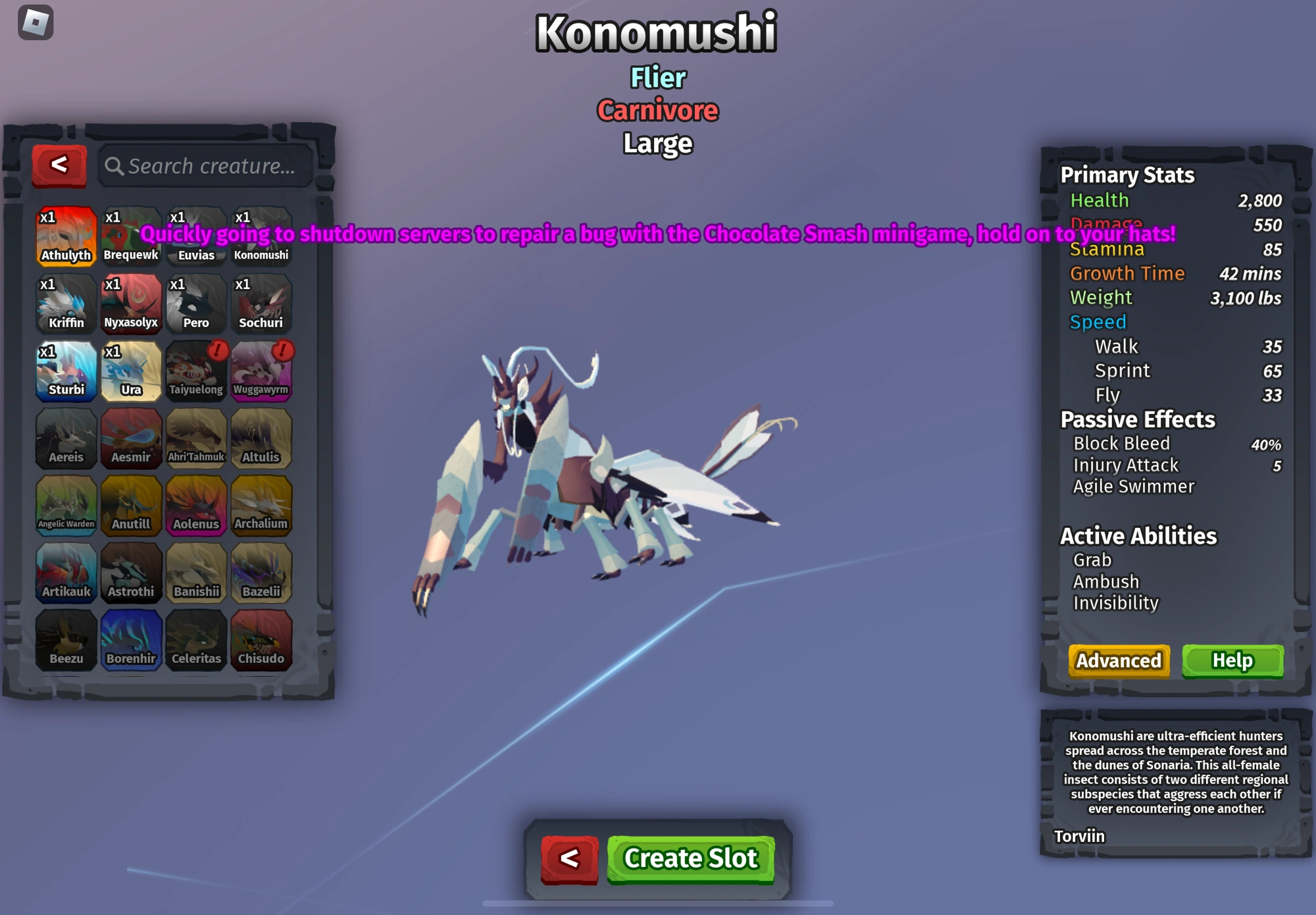Select the Sturbi creature icon

[x=65, y=370]
